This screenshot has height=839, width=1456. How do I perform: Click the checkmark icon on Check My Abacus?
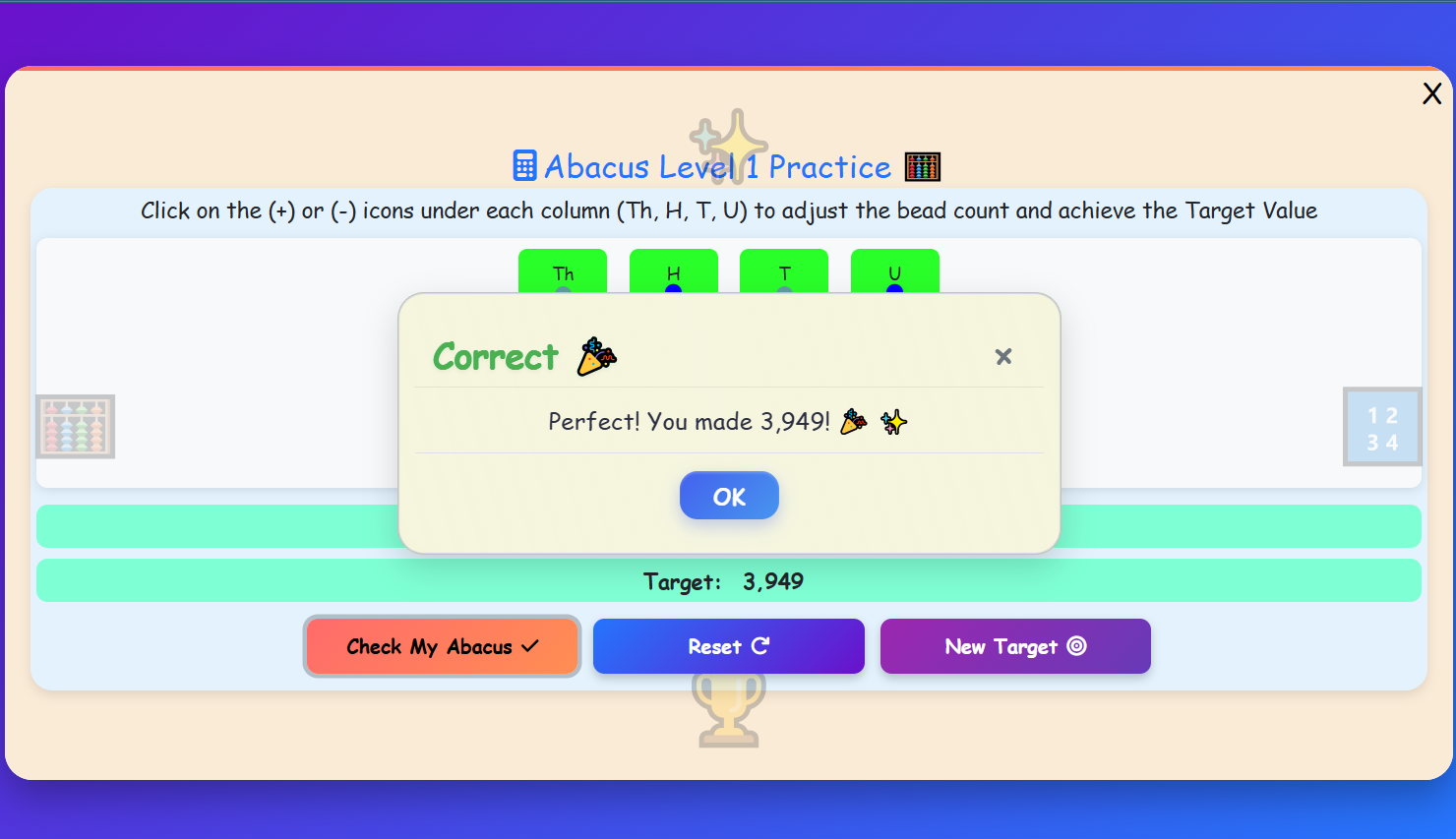point(528,646)
